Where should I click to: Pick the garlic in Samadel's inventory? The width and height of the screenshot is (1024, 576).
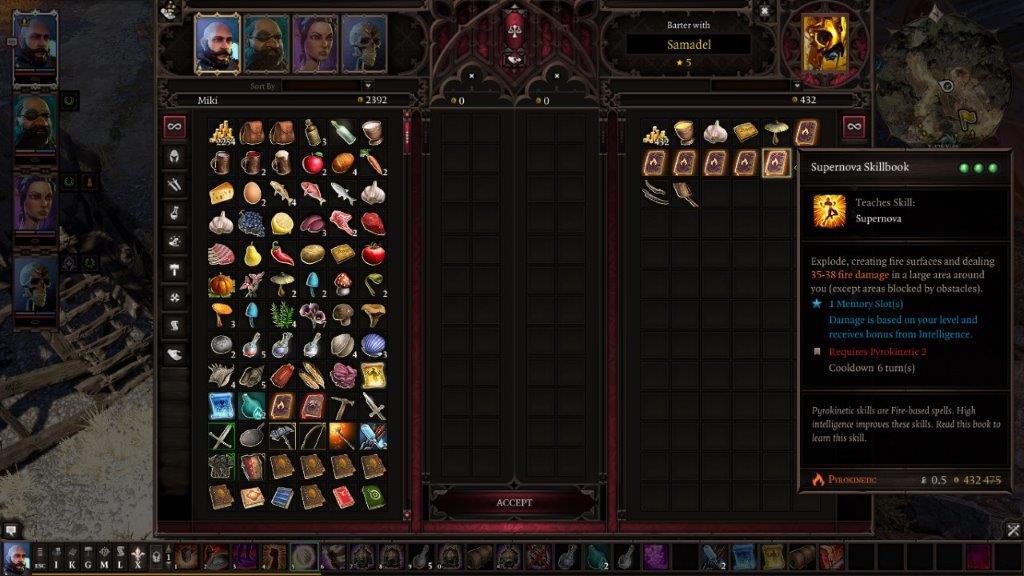click(x=714, y=132)
